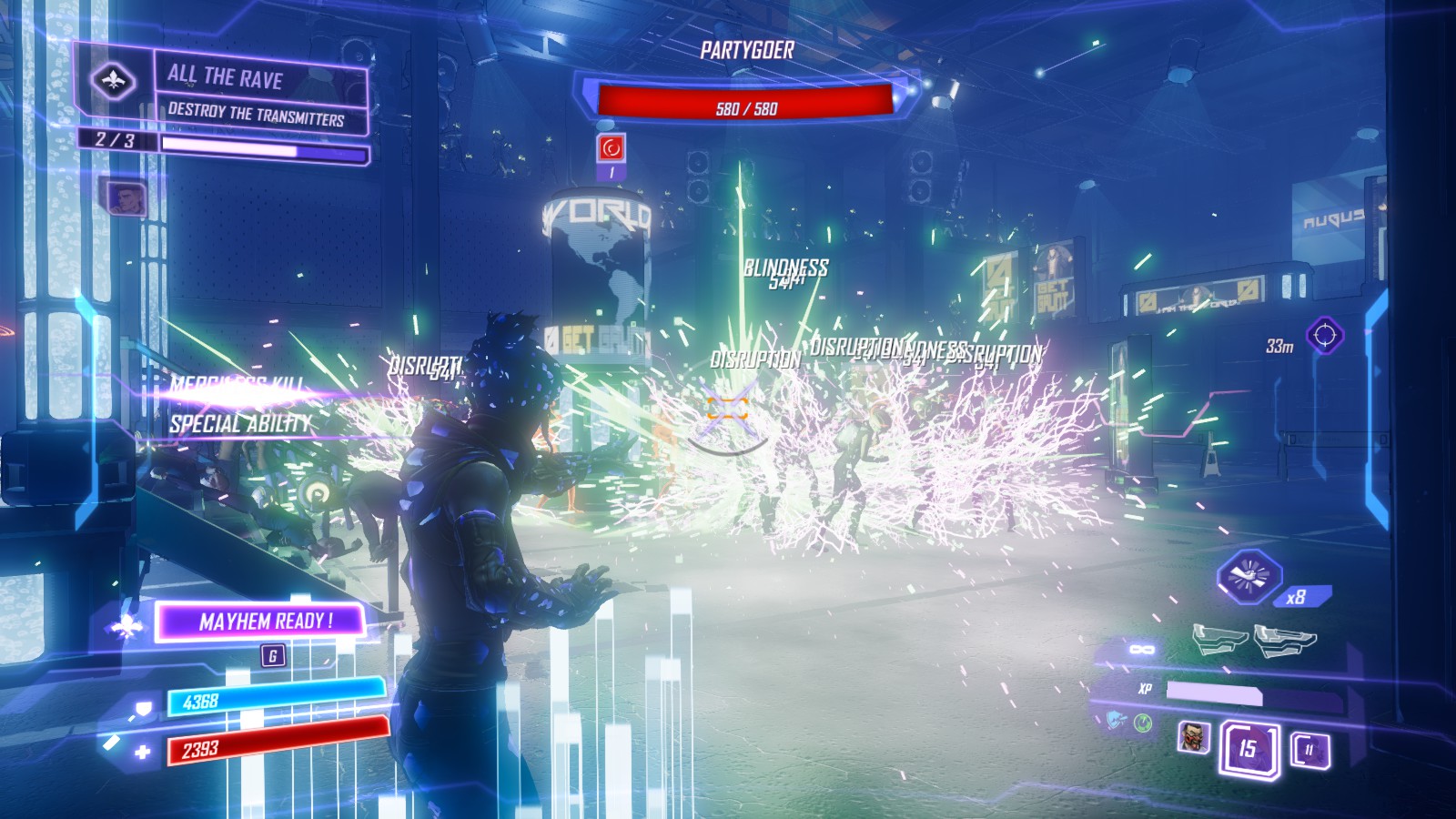This screenshot has width=1456, height=819.
Task: Select the special ability shuriken icon
Action: click(1249, 575)
